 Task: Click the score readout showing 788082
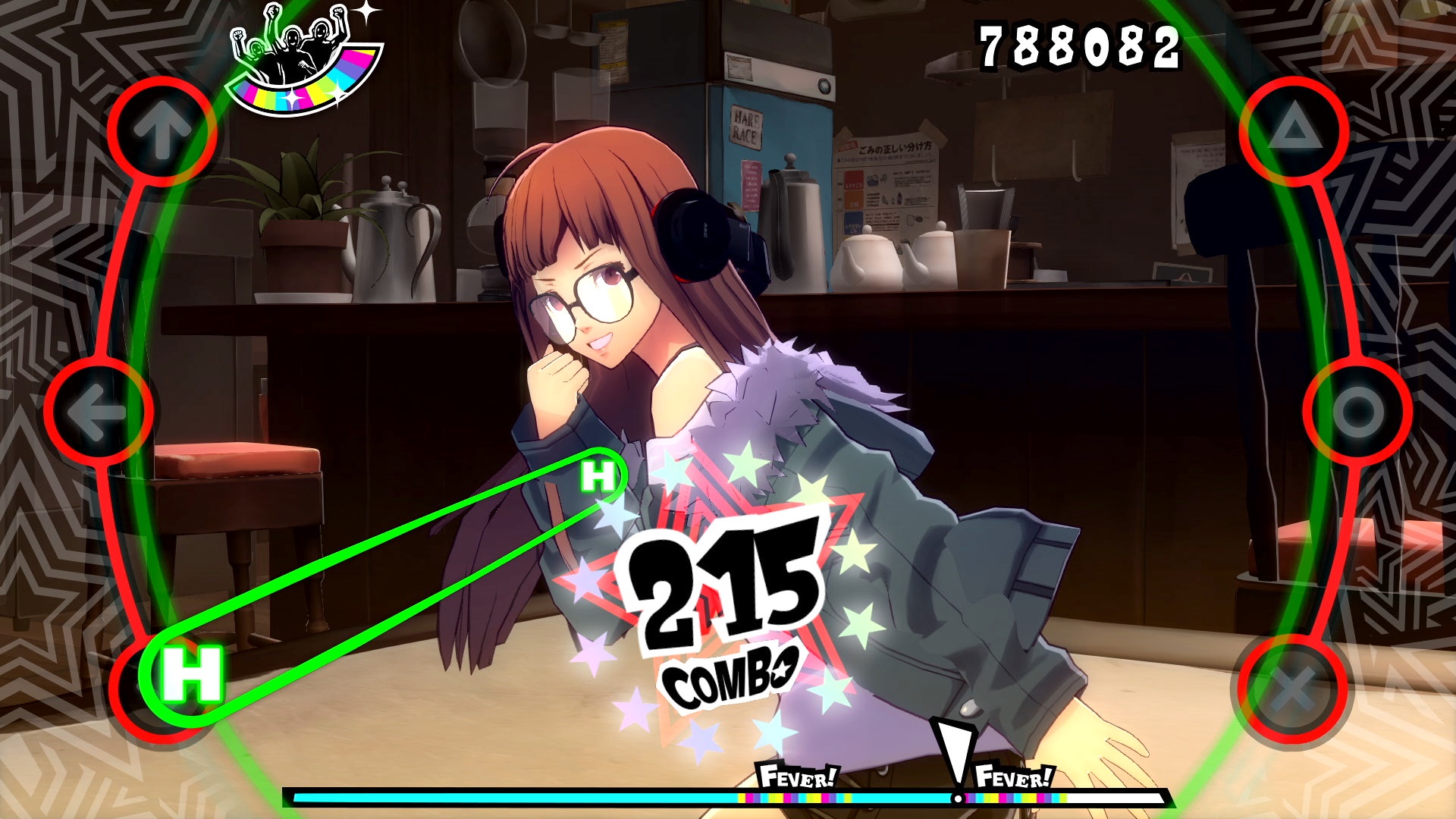(1080, 44)
